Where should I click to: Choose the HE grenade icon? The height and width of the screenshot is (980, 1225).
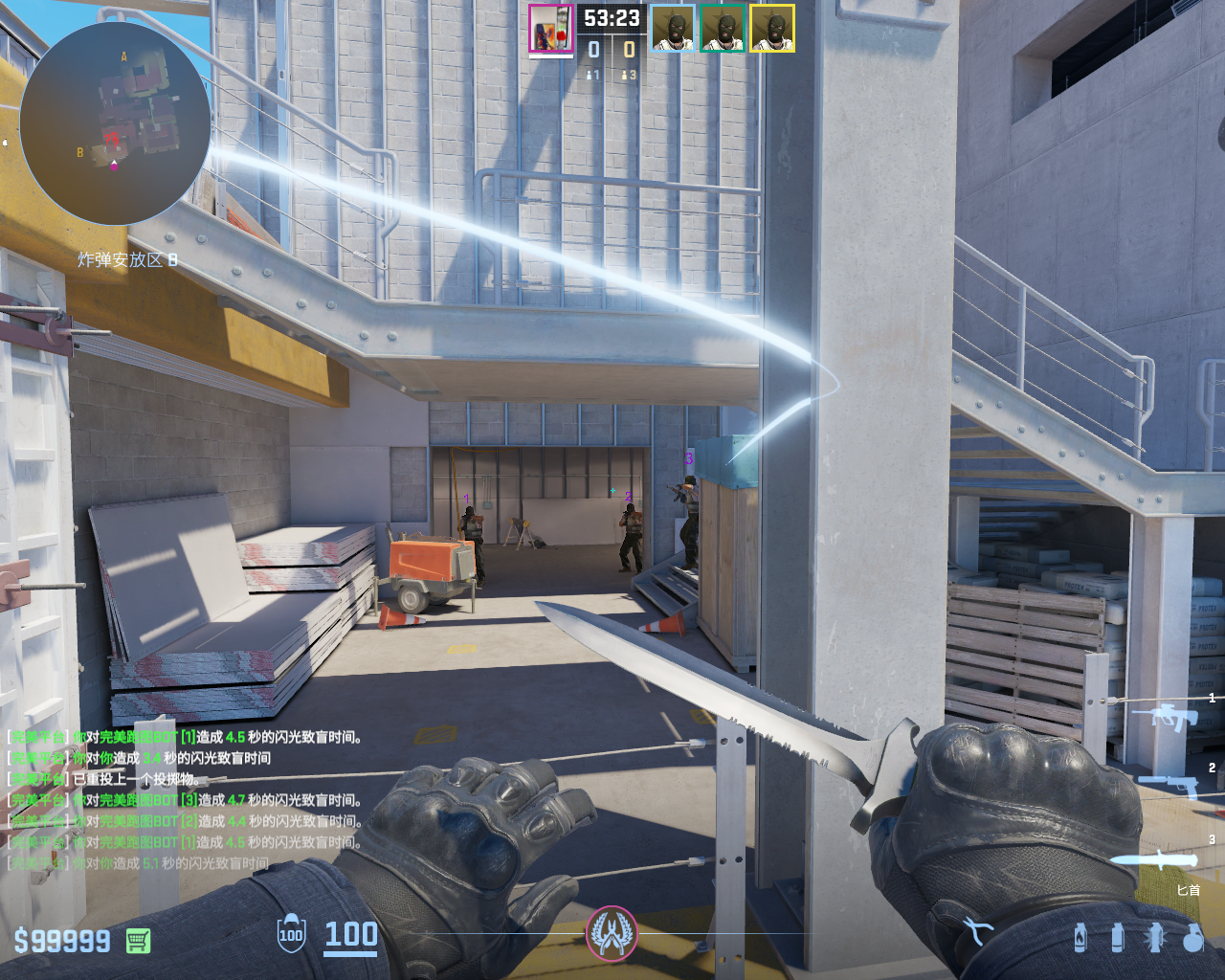pyautogui.click(x=1192, y=938)
